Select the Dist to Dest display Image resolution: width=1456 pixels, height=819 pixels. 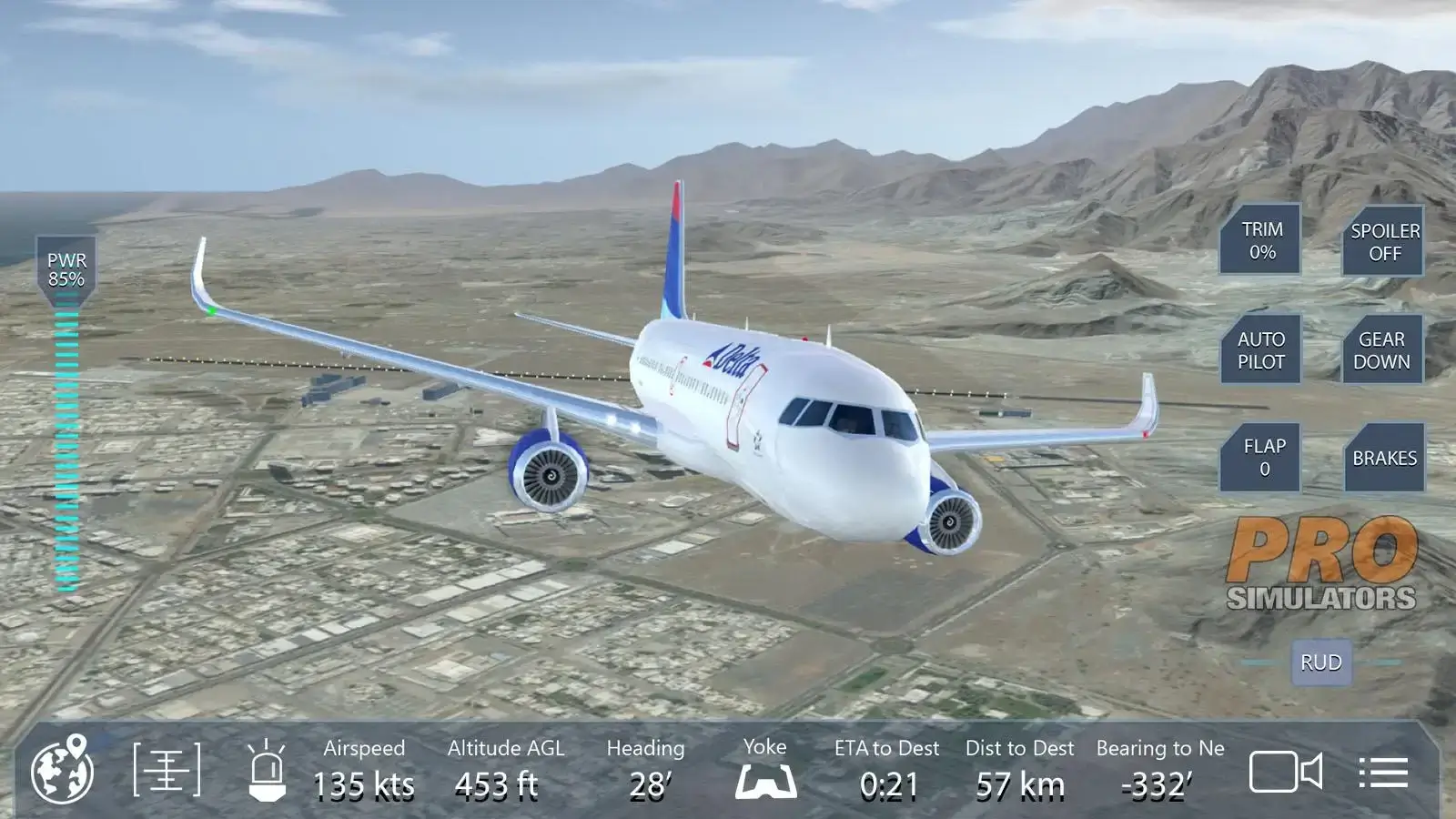pyautogui.click(x=1019, y=772)
